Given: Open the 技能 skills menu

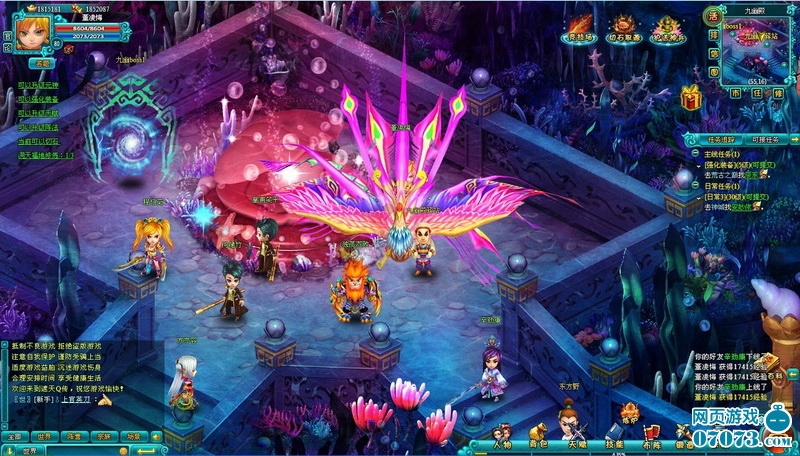Looking at the screenshot, I should (615, 442).
